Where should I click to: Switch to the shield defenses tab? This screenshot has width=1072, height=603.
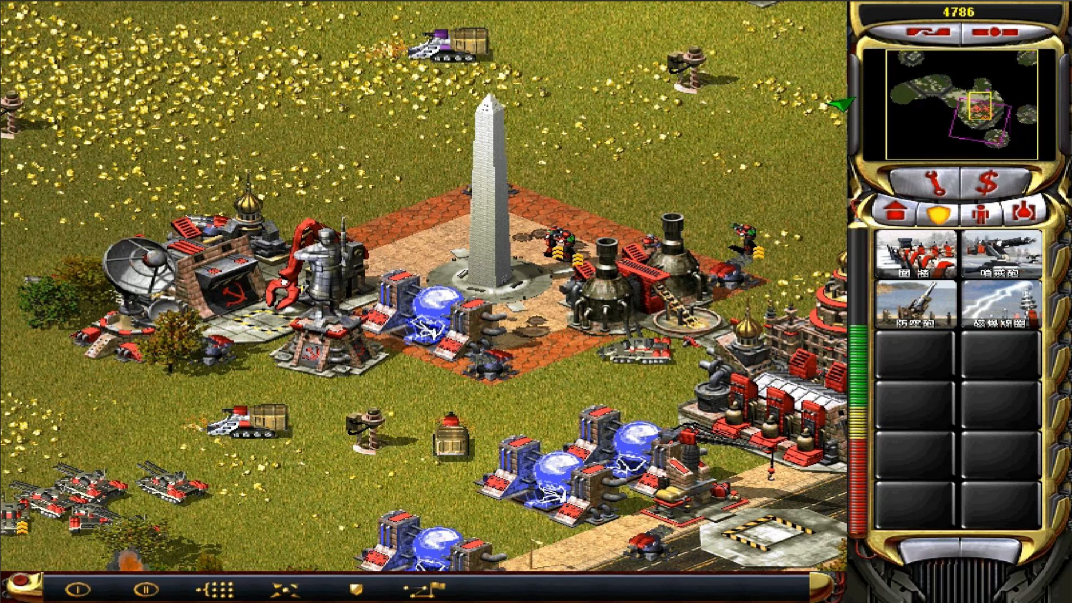click(x=938, y=213)
